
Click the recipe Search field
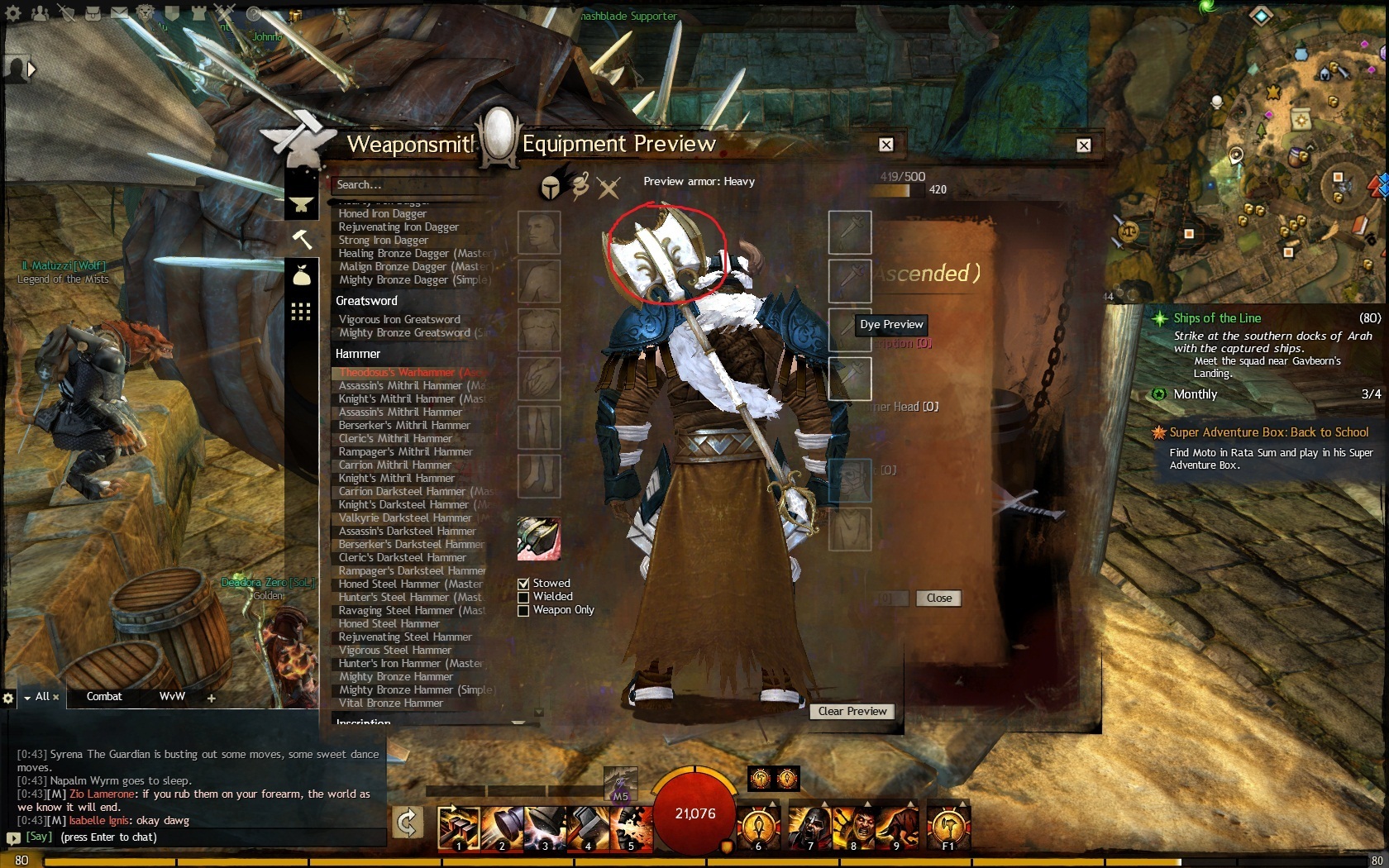point(413,184)
